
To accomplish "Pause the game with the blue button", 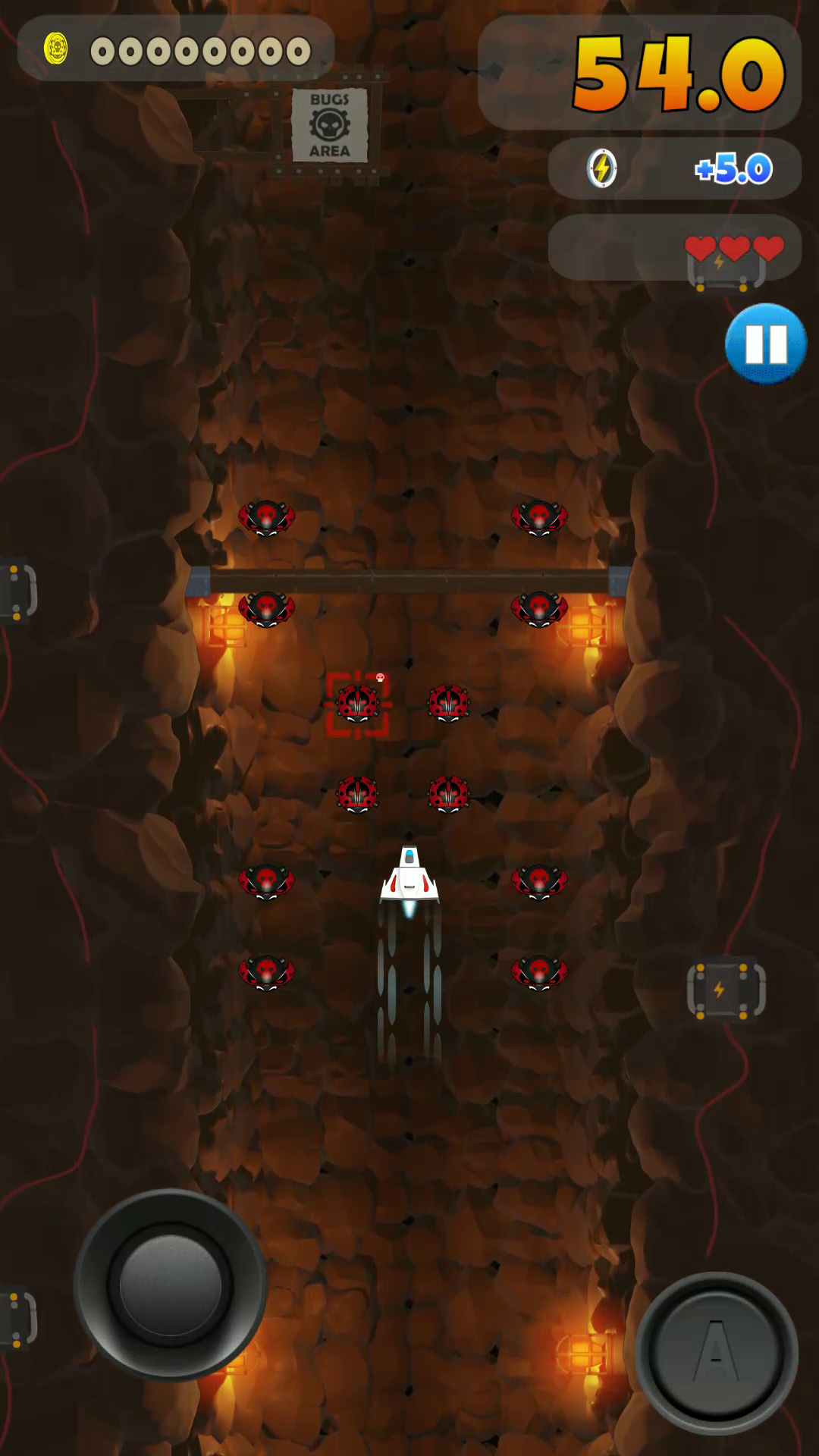I will click(x=765, y=344).
